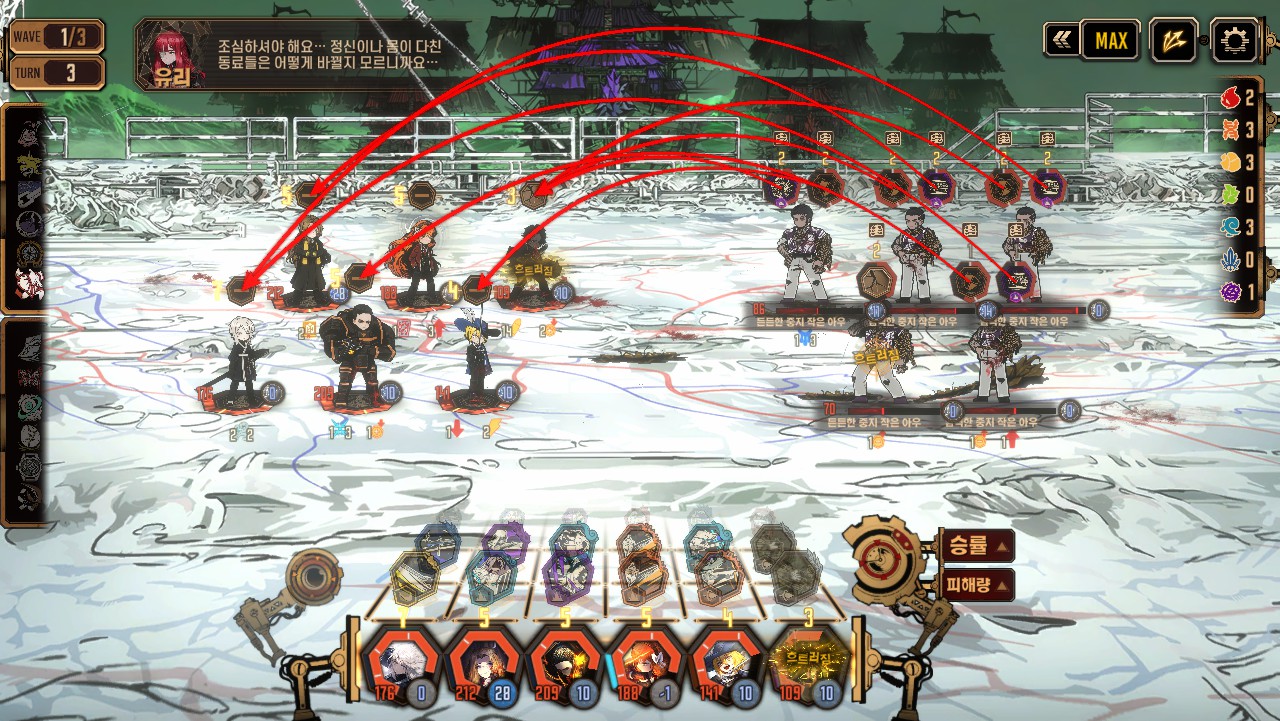Click the green gluttony leaf resource icon
The image size is (1280, 721).
(1231, 195)
